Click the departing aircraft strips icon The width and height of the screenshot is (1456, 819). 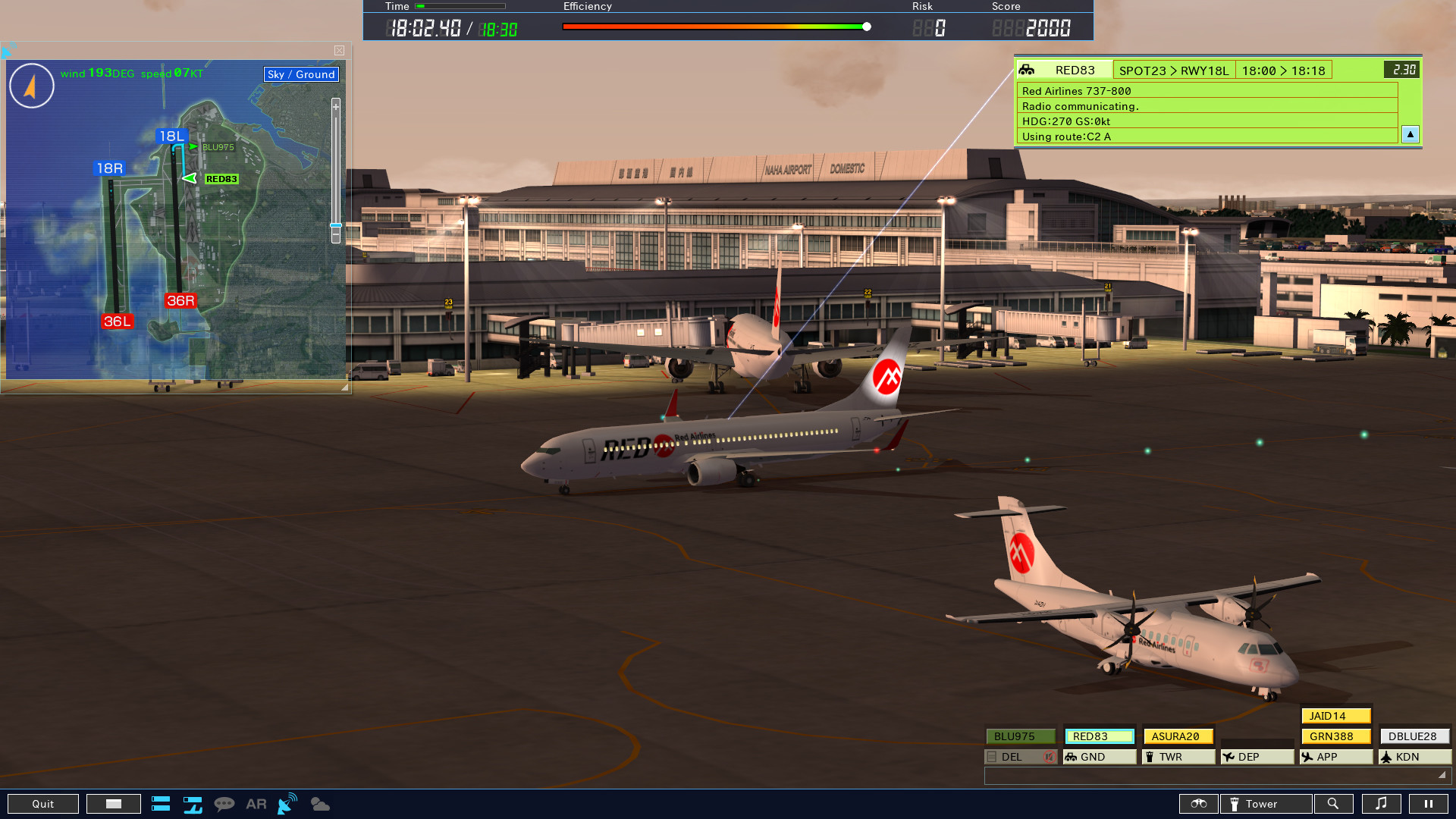[193, 803]
